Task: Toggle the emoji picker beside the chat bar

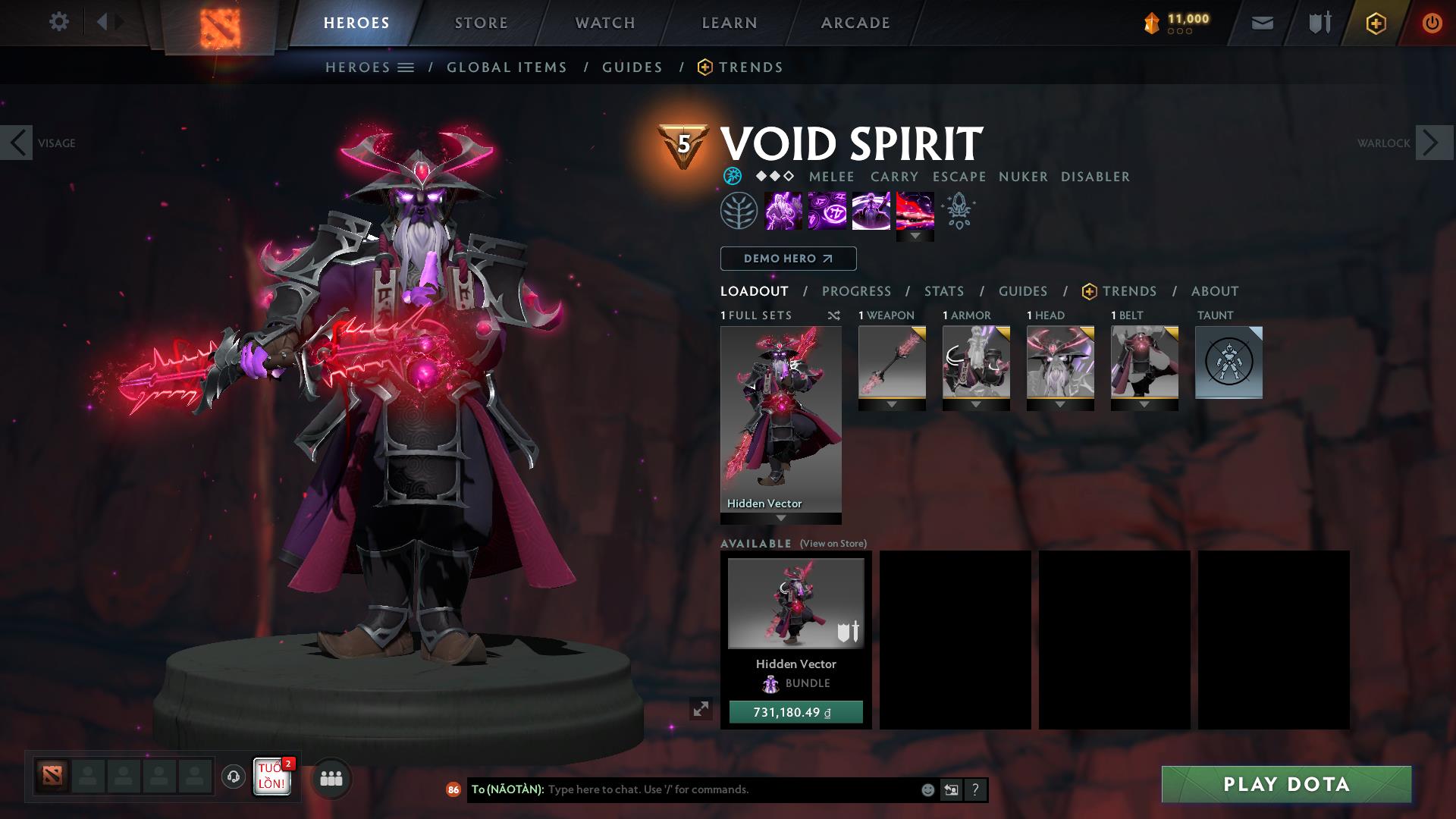Action: [x=927, y=789]
